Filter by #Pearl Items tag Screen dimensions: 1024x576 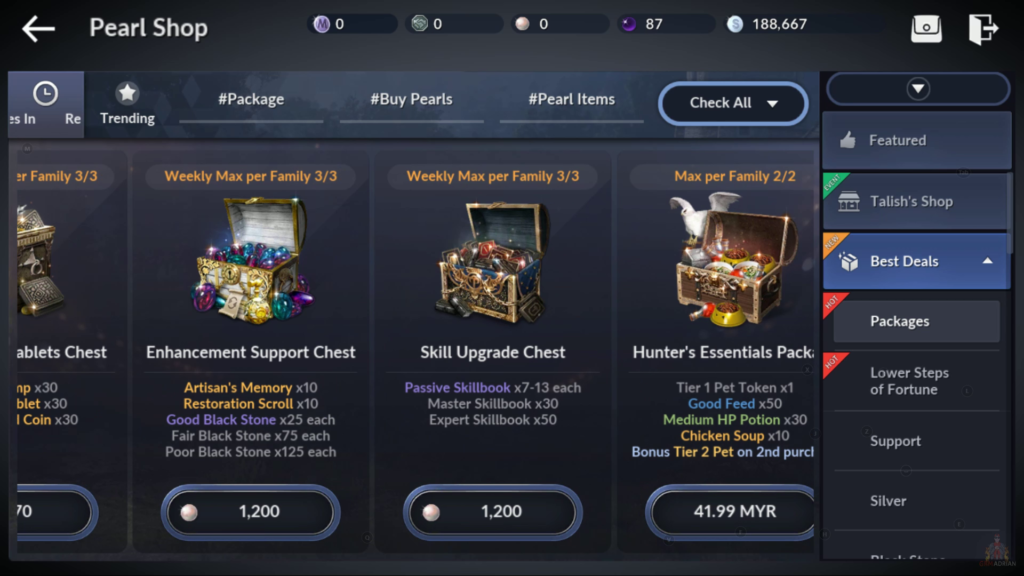(x=571, y=100)
